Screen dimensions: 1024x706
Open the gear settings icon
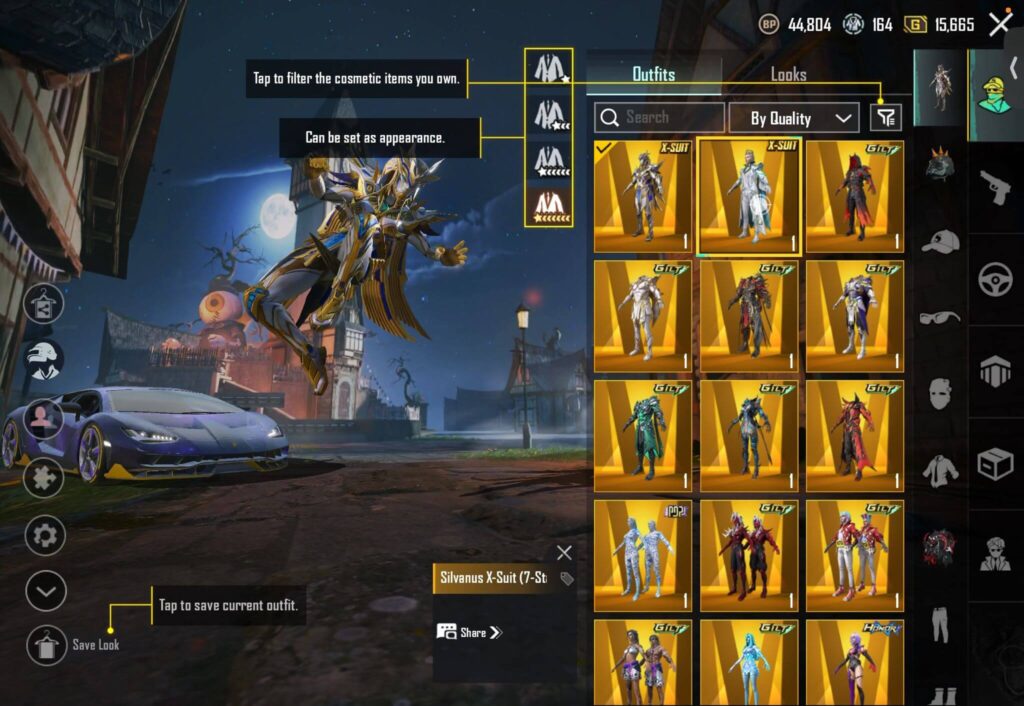[x=45, y=535]
